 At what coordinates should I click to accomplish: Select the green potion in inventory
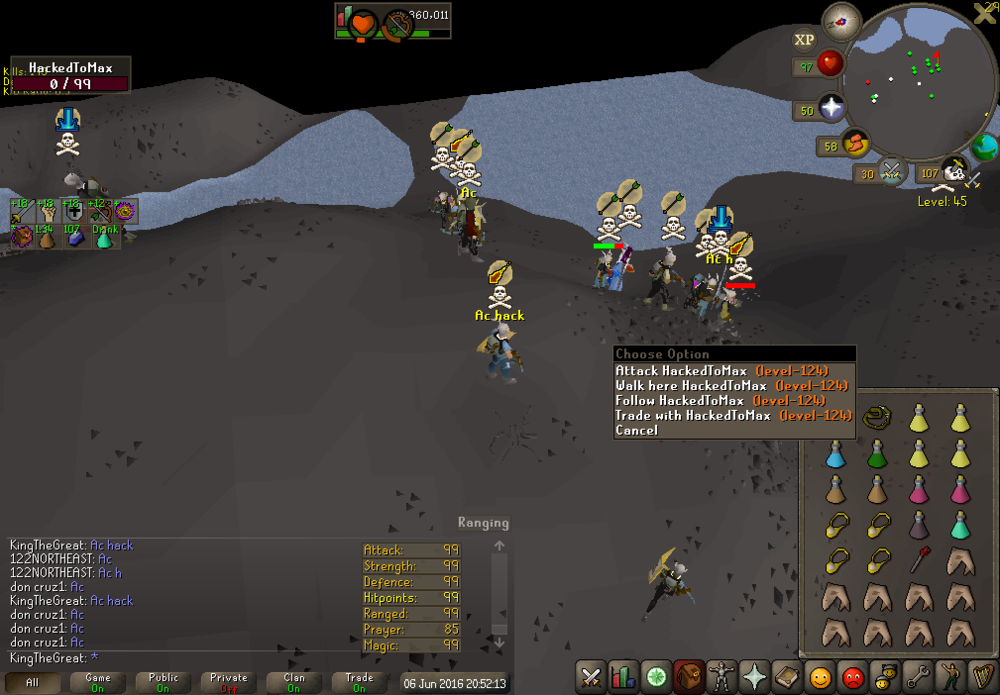(877, 455)
